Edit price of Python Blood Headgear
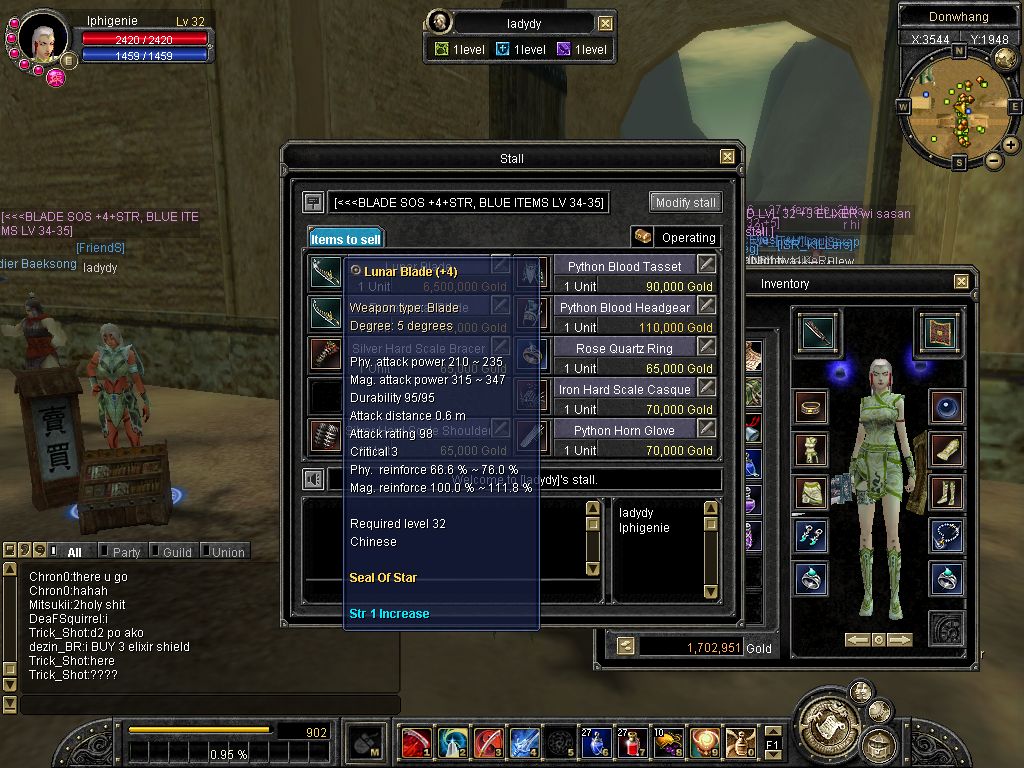This screenshot has width=1024, height=768. click(x=707, y=307)
